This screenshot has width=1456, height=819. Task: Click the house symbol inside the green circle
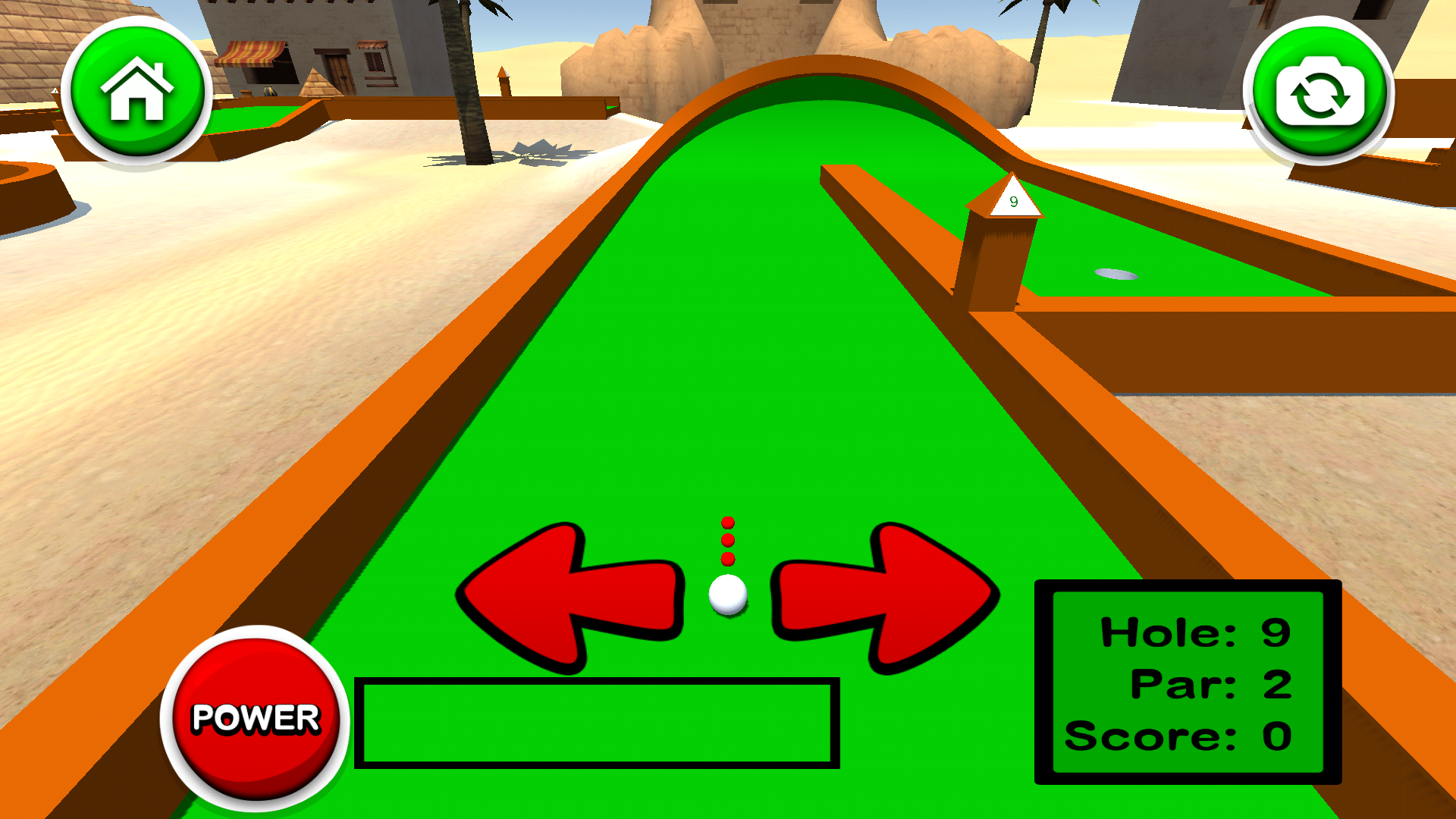point(136,91)
